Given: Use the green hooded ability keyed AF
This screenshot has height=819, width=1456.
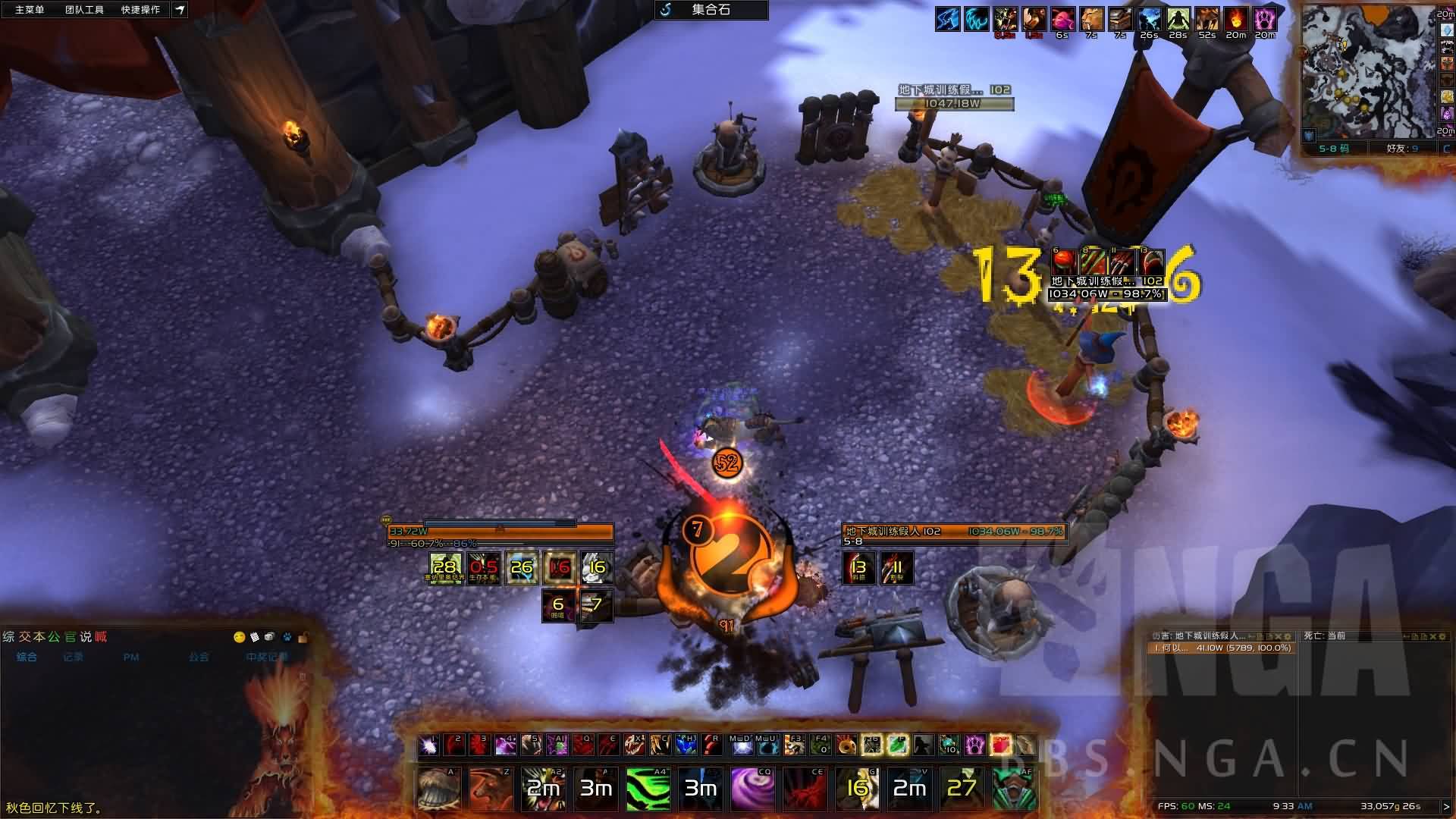Looking at the screenshot, I should pos(1014,788).
